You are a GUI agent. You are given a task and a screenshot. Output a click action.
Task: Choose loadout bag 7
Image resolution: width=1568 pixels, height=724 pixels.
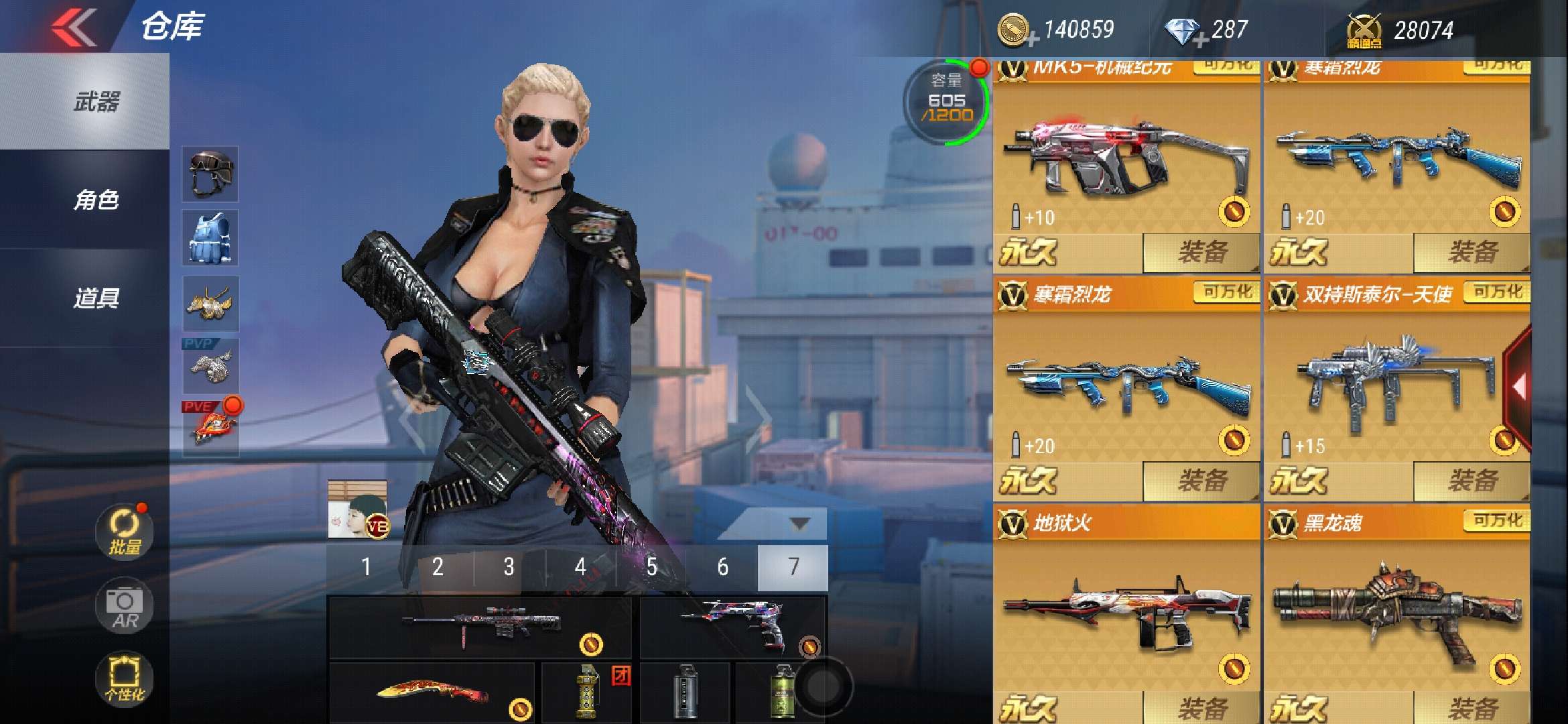793,567
